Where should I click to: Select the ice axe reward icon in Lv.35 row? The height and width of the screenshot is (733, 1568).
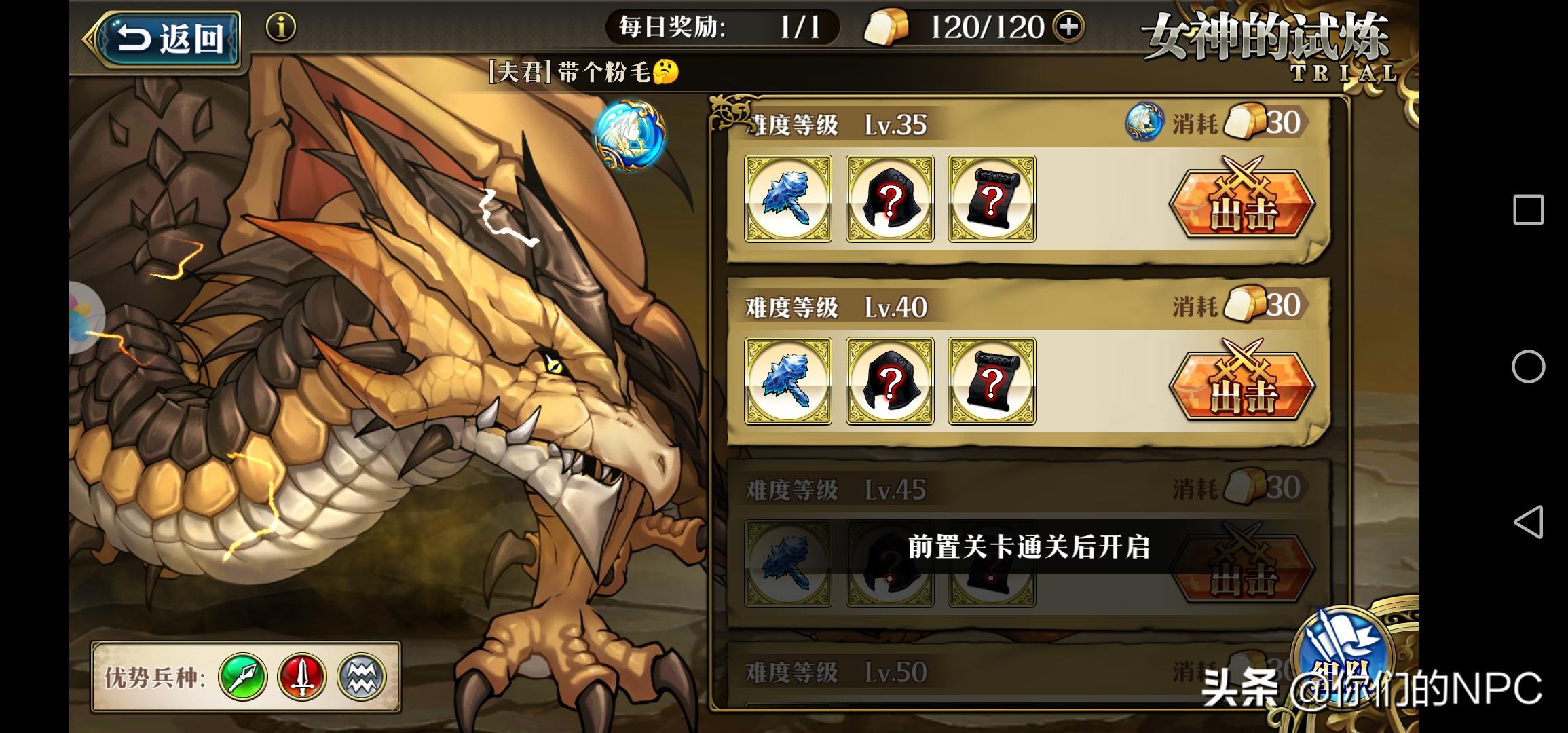click(788, 199)
